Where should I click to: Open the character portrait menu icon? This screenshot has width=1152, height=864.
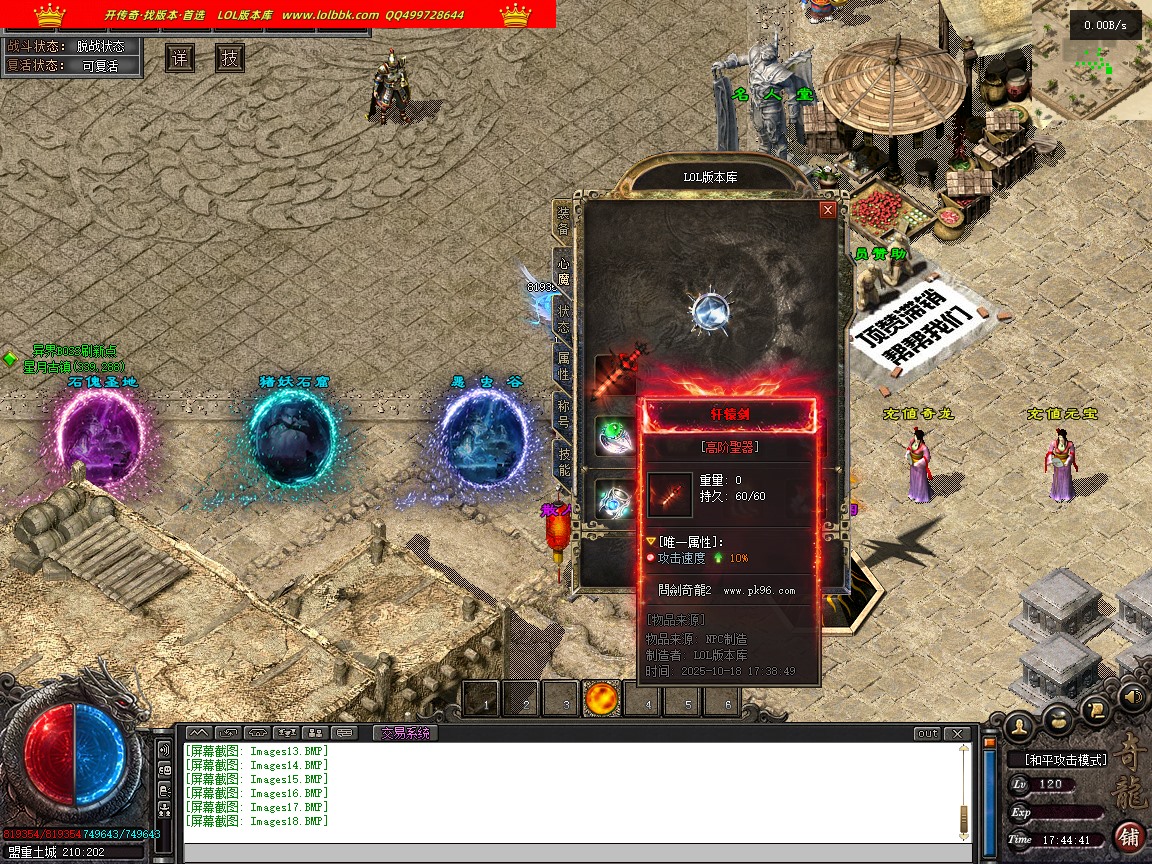[1020, 723]
